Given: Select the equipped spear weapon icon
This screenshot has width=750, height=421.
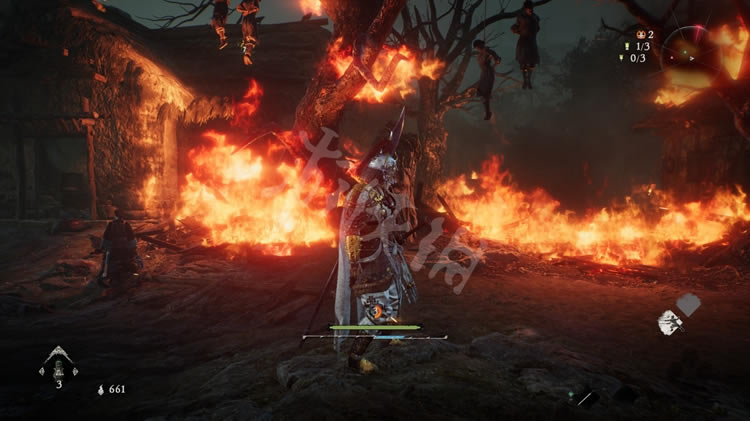Looking at the screenshot, I should (586, 397).
